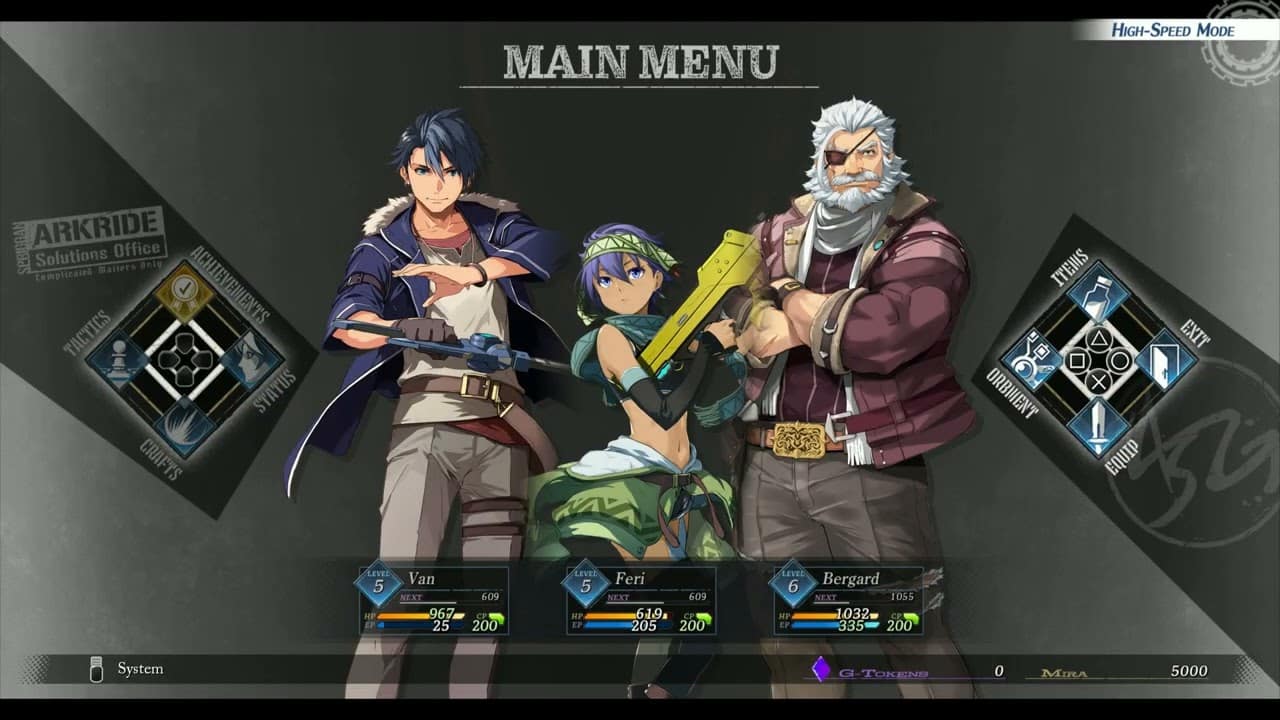Click the Exit door icon
This screenshot has width=1280, height=720.
(x=1166, y=360)
